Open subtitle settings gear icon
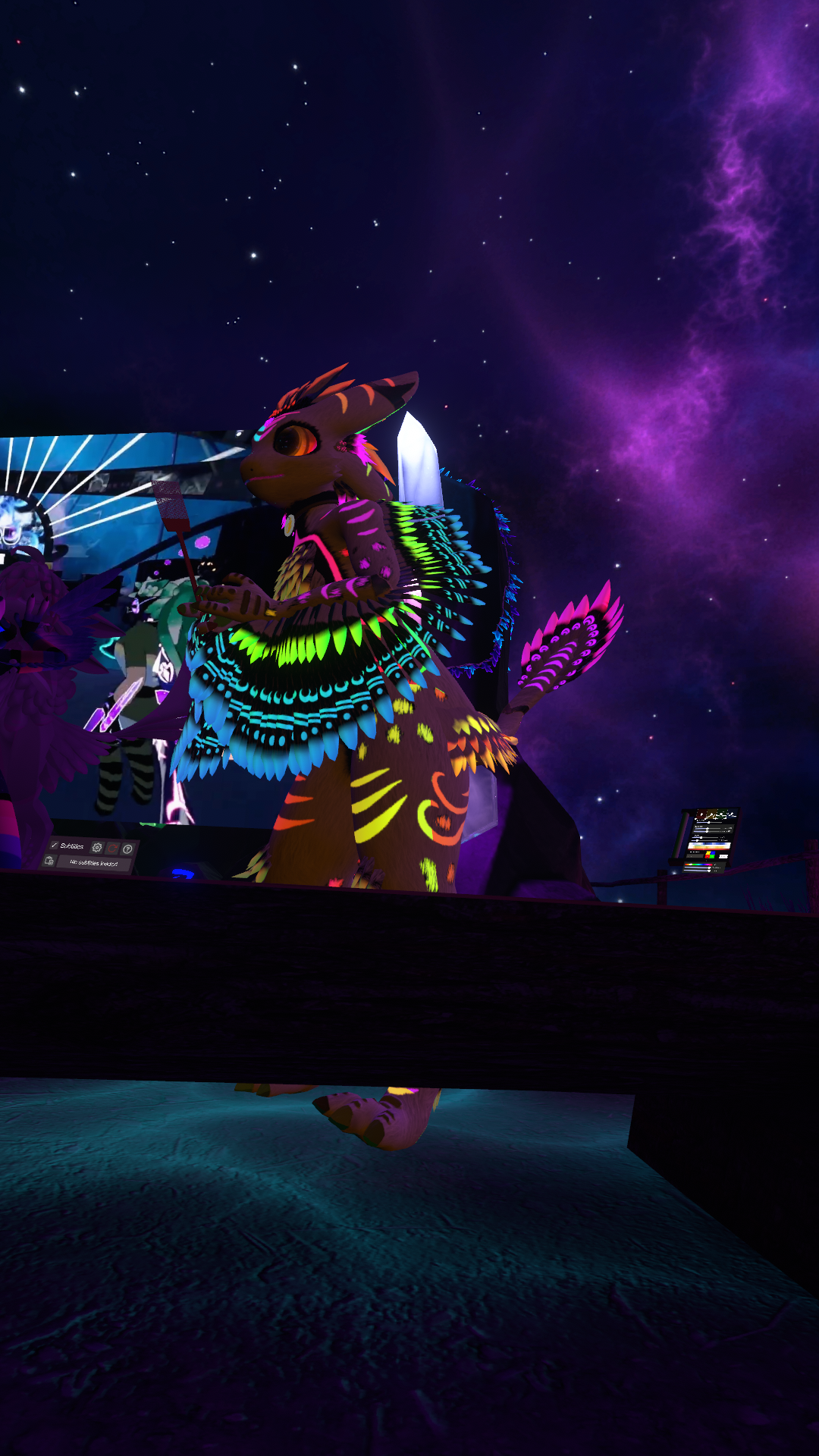 (x=96, y=847)
